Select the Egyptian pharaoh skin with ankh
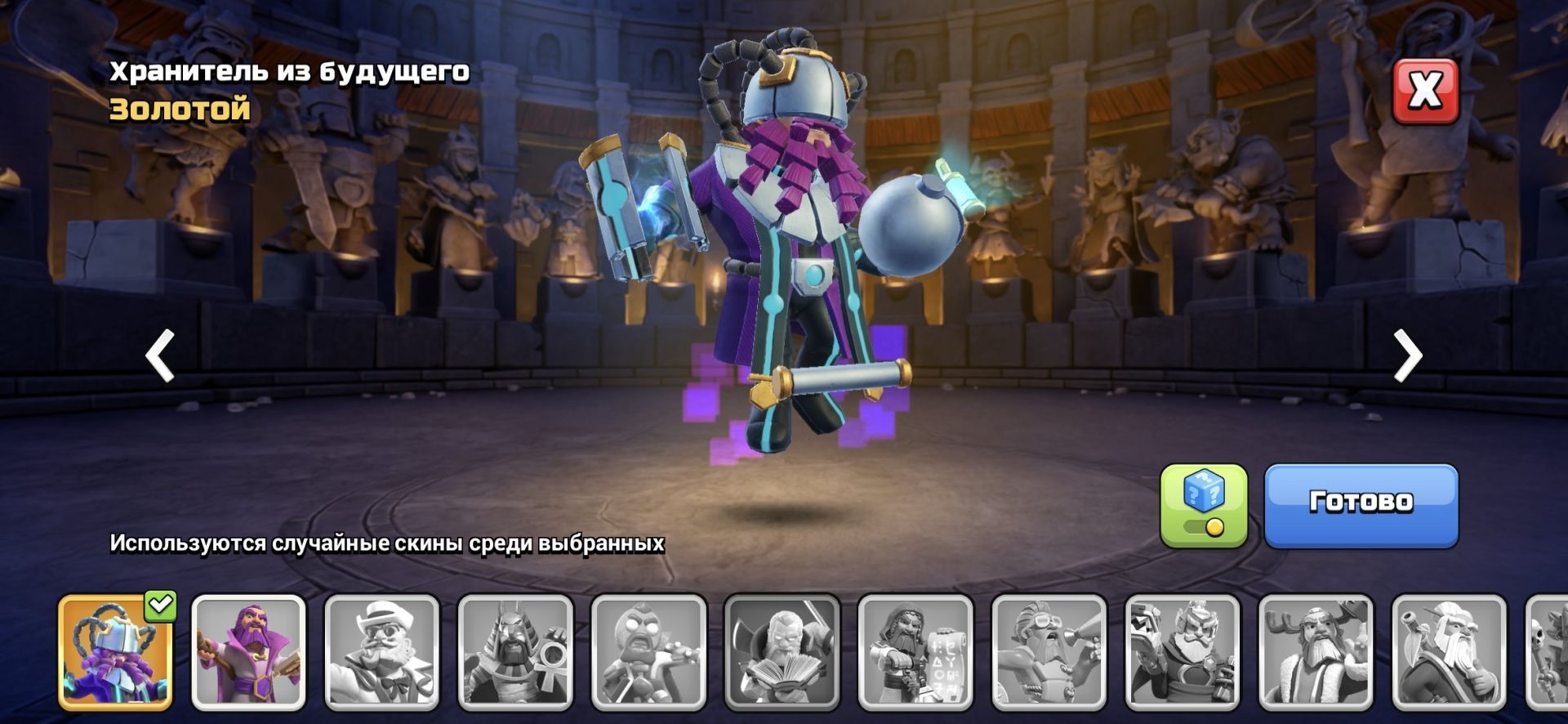Viewport: 1568px width, 724px height. [515, 651]
